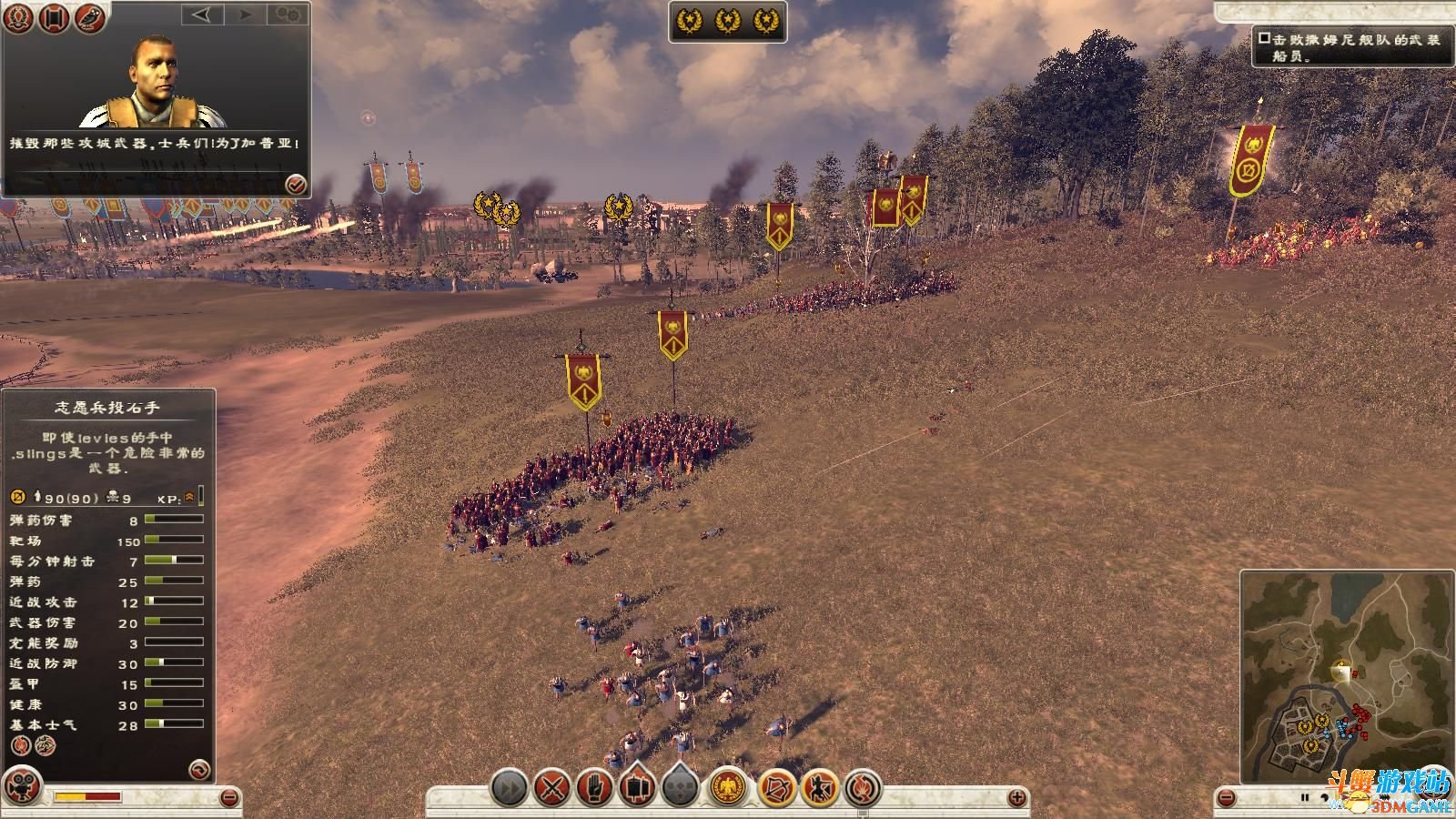Toggle the bow fire-at-will button

[x=776, y=787]
